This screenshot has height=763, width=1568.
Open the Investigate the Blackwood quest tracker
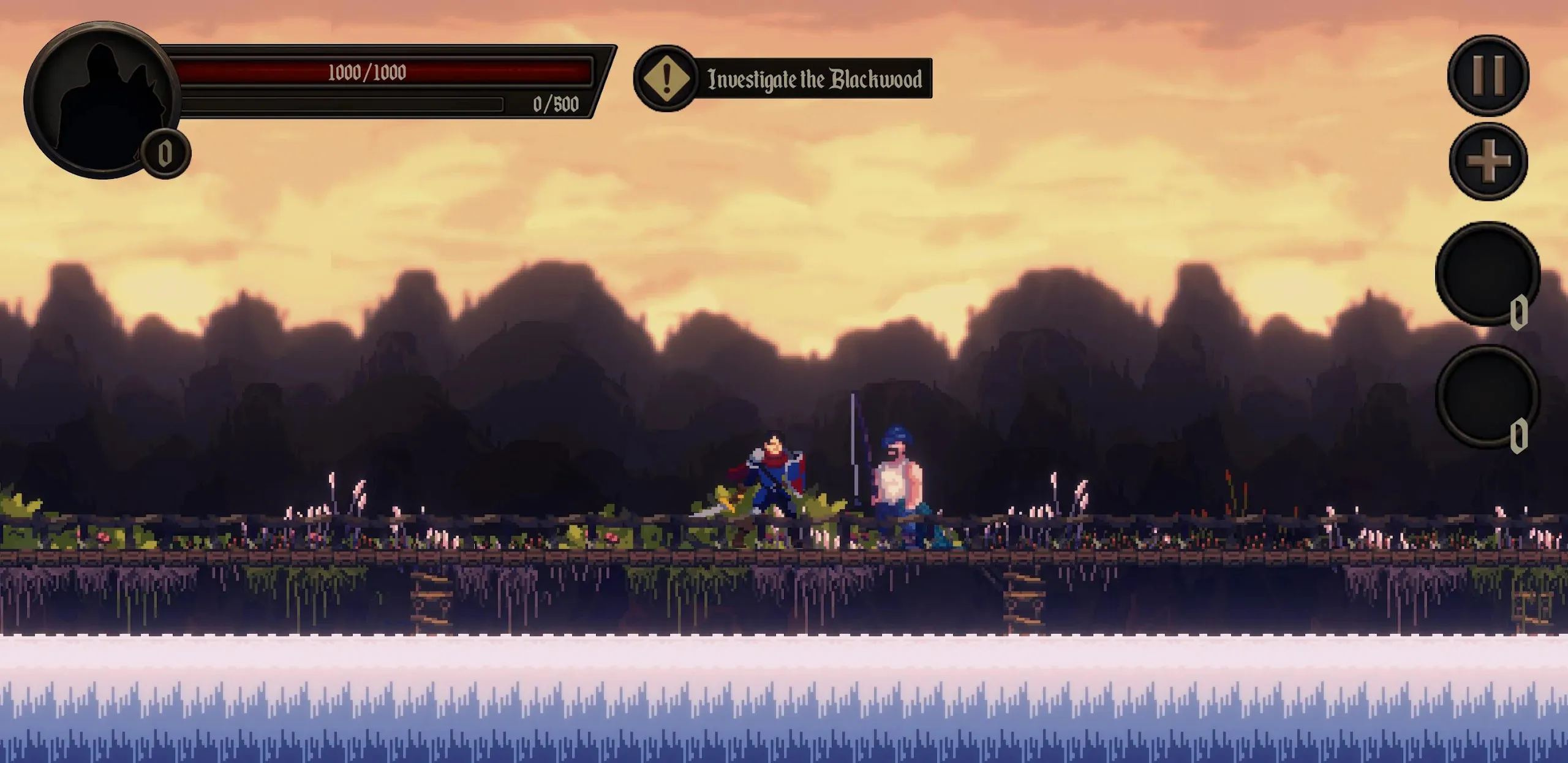[x=784, y=78]
